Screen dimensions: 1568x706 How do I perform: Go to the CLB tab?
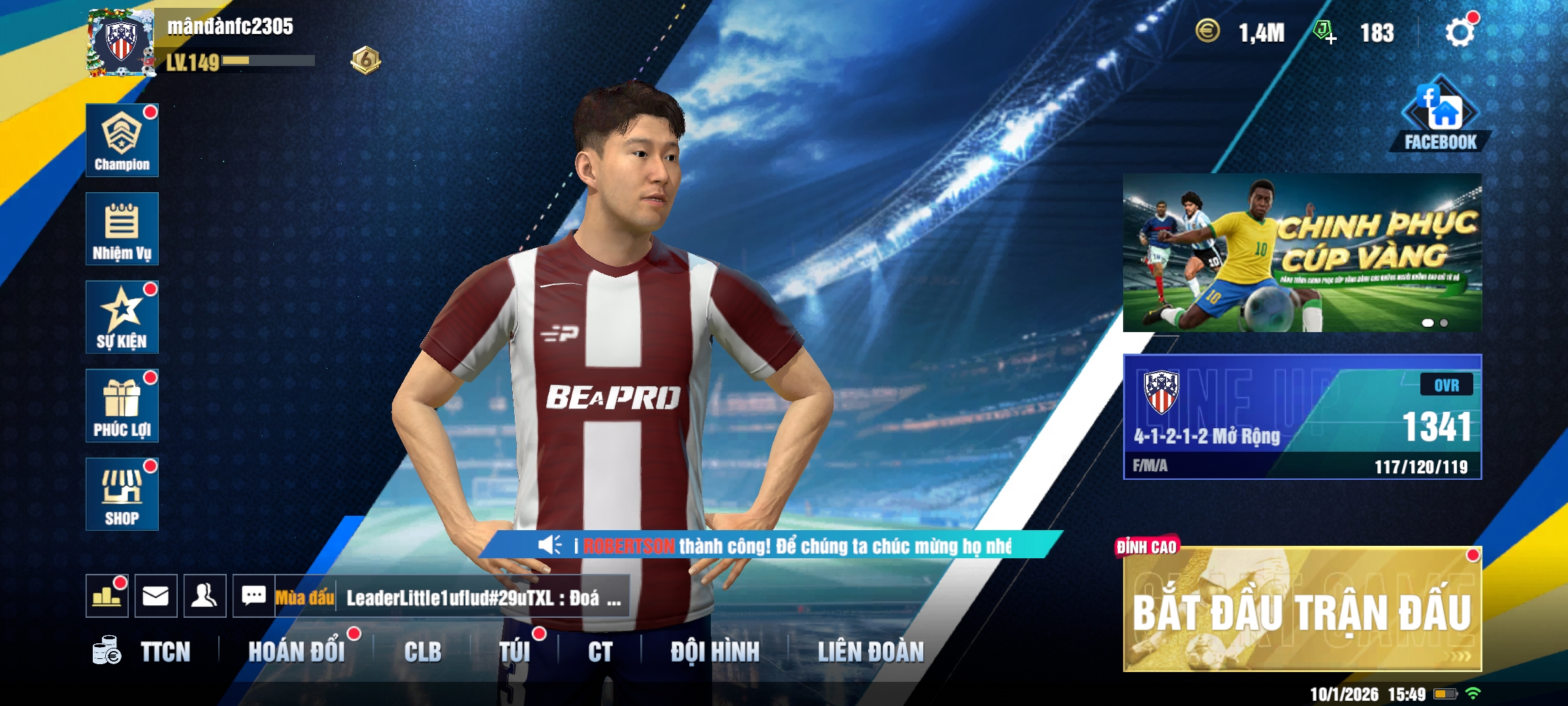click(423, 652)
